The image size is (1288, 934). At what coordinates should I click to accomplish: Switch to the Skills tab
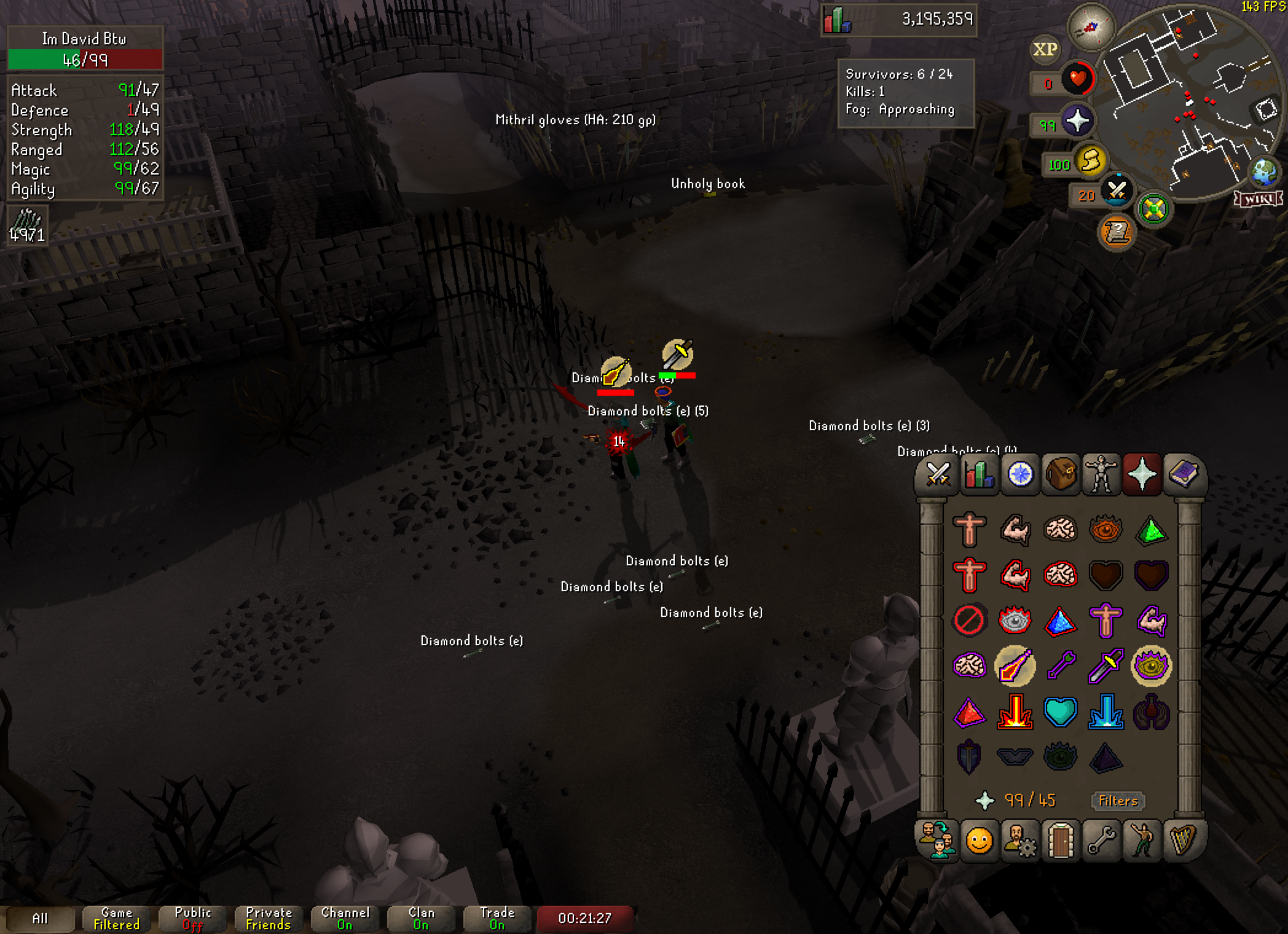[x=979, y=474]
